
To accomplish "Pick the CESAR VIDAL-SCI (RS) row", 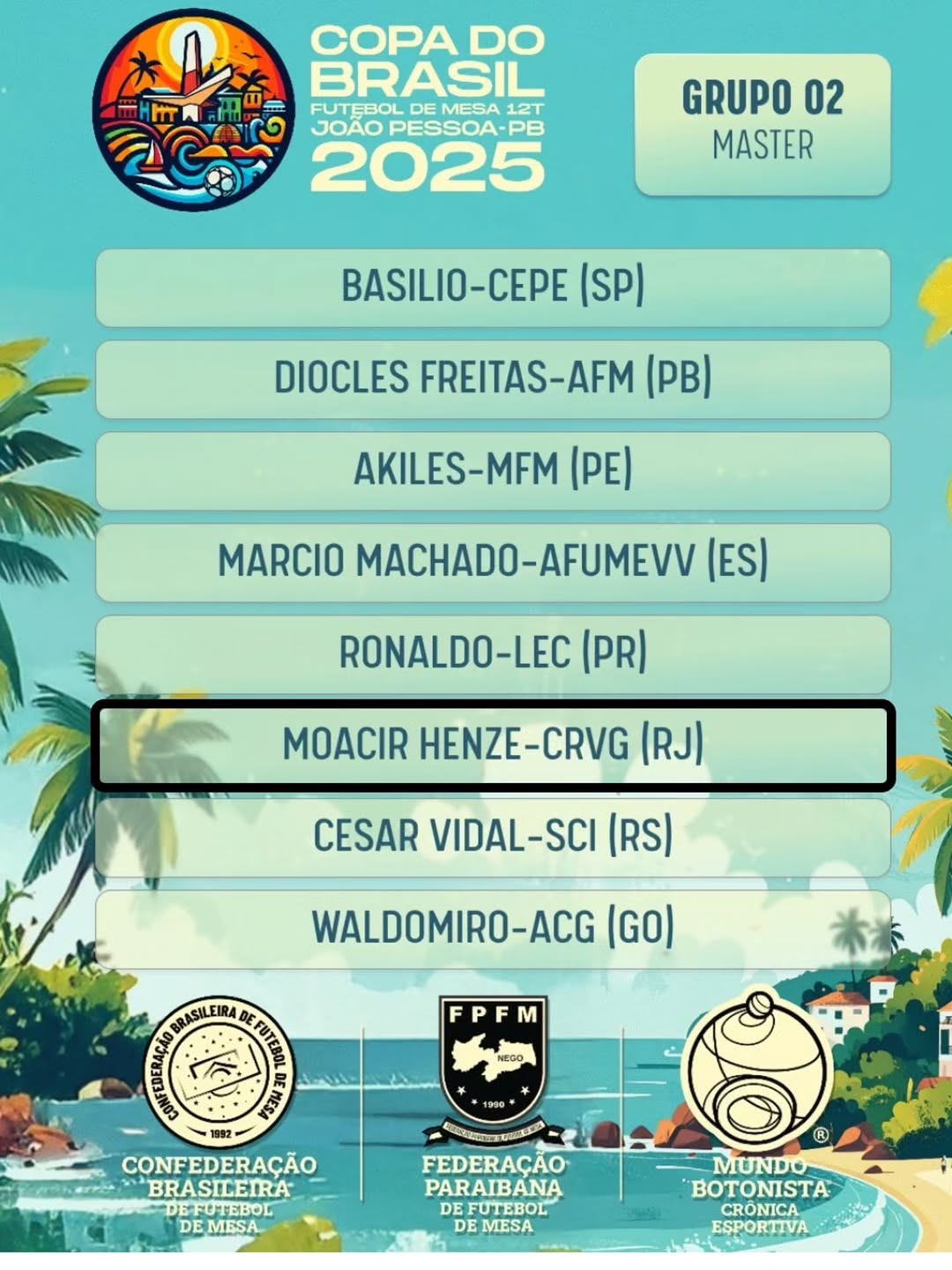I will click(493, 837).
